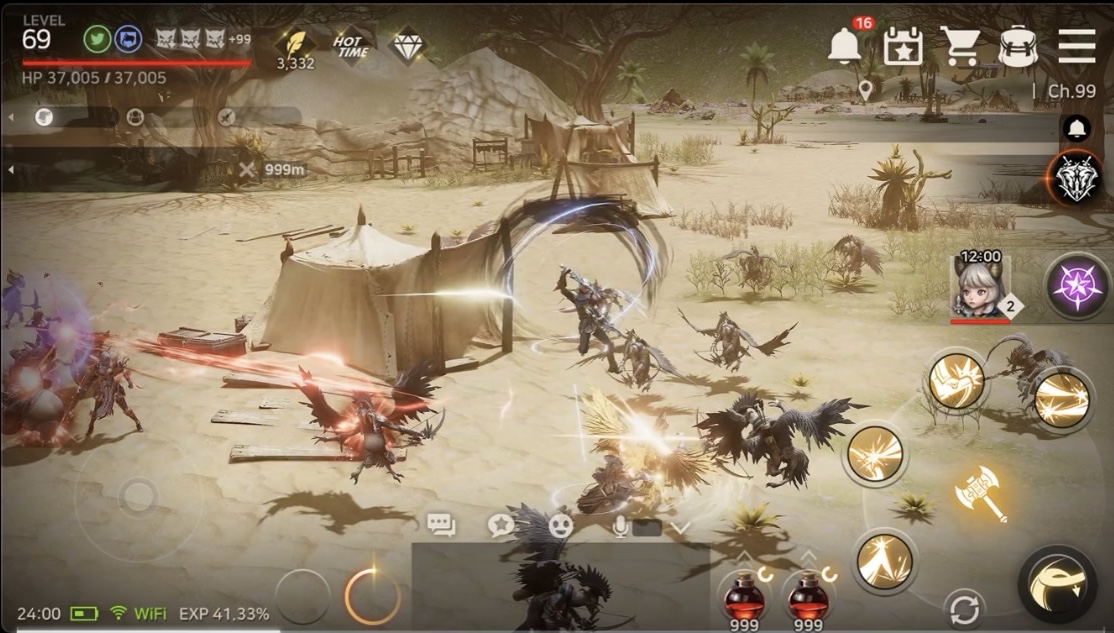1114x633 pixels.
Task: Open the hamburger main menu
Action: coord(1077,46)
